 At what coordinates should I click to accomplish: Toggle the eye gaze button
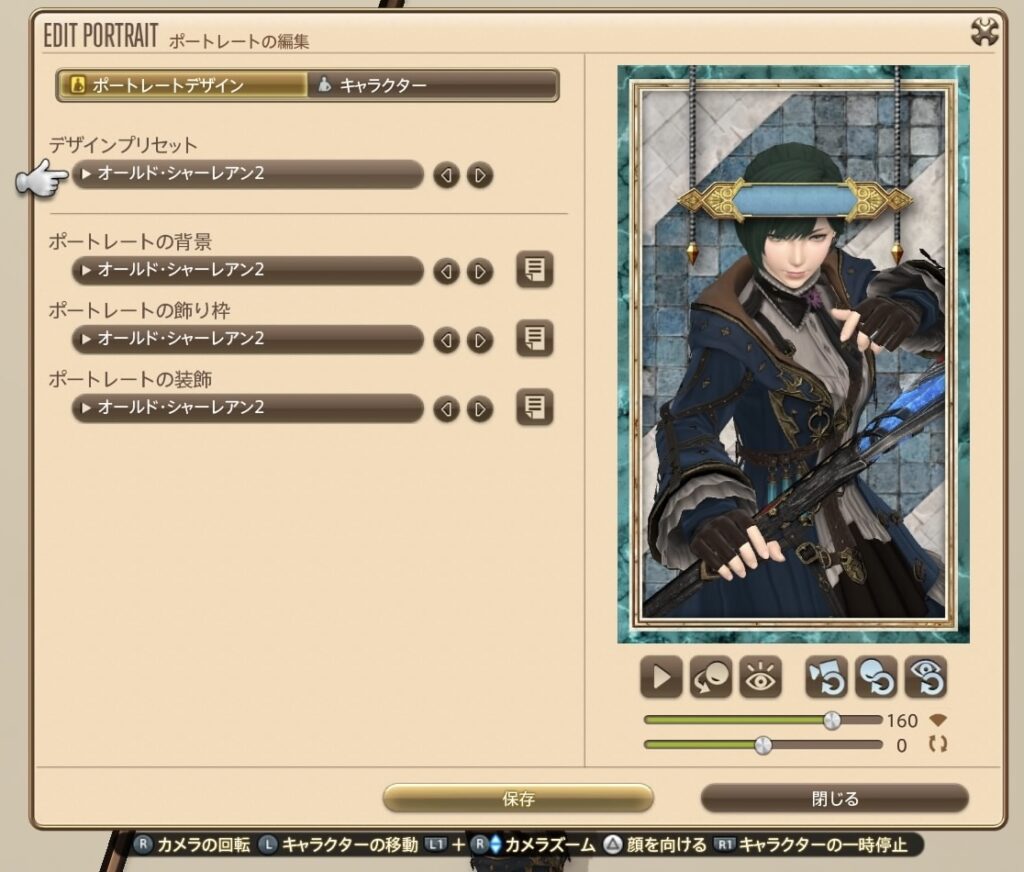click(x=760, y=678)
